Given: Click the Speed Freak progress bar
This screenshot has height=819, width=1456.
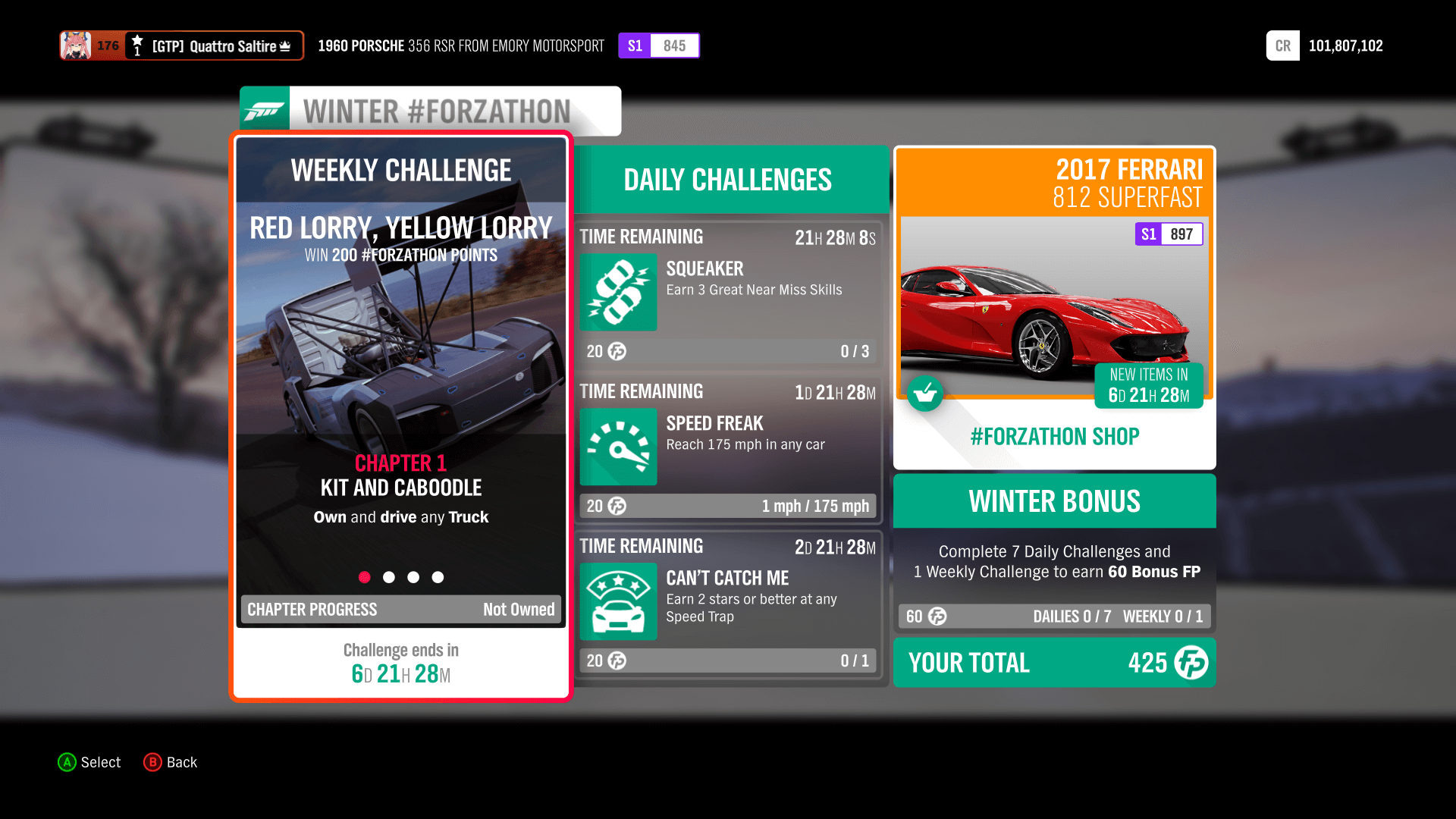Looking at the screenshot, I should coord(726,506).
